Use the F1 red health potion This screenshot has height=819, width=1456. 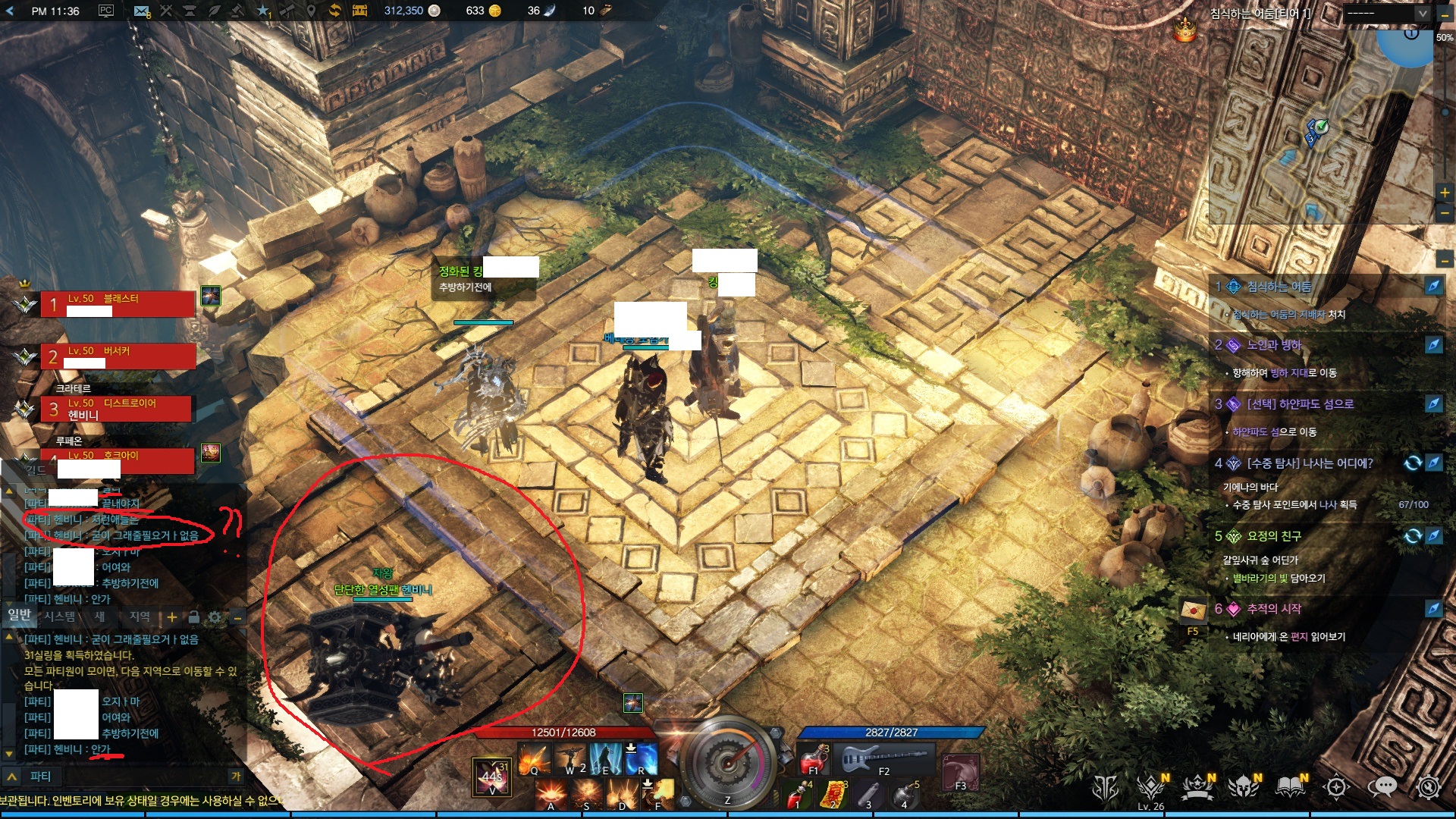click(813, 757)
